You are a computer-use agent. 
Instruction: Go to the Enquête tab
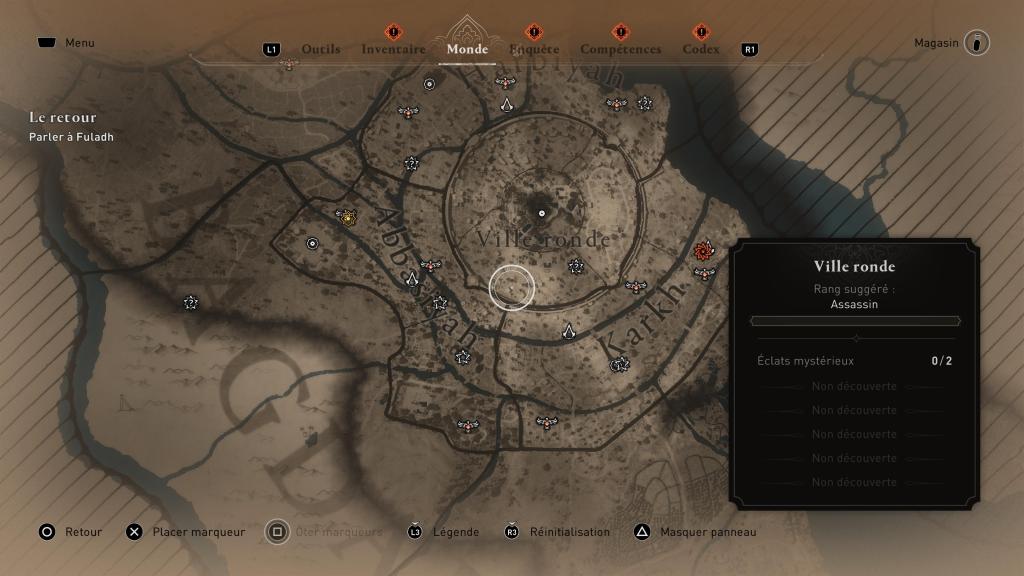coord(534,49)
